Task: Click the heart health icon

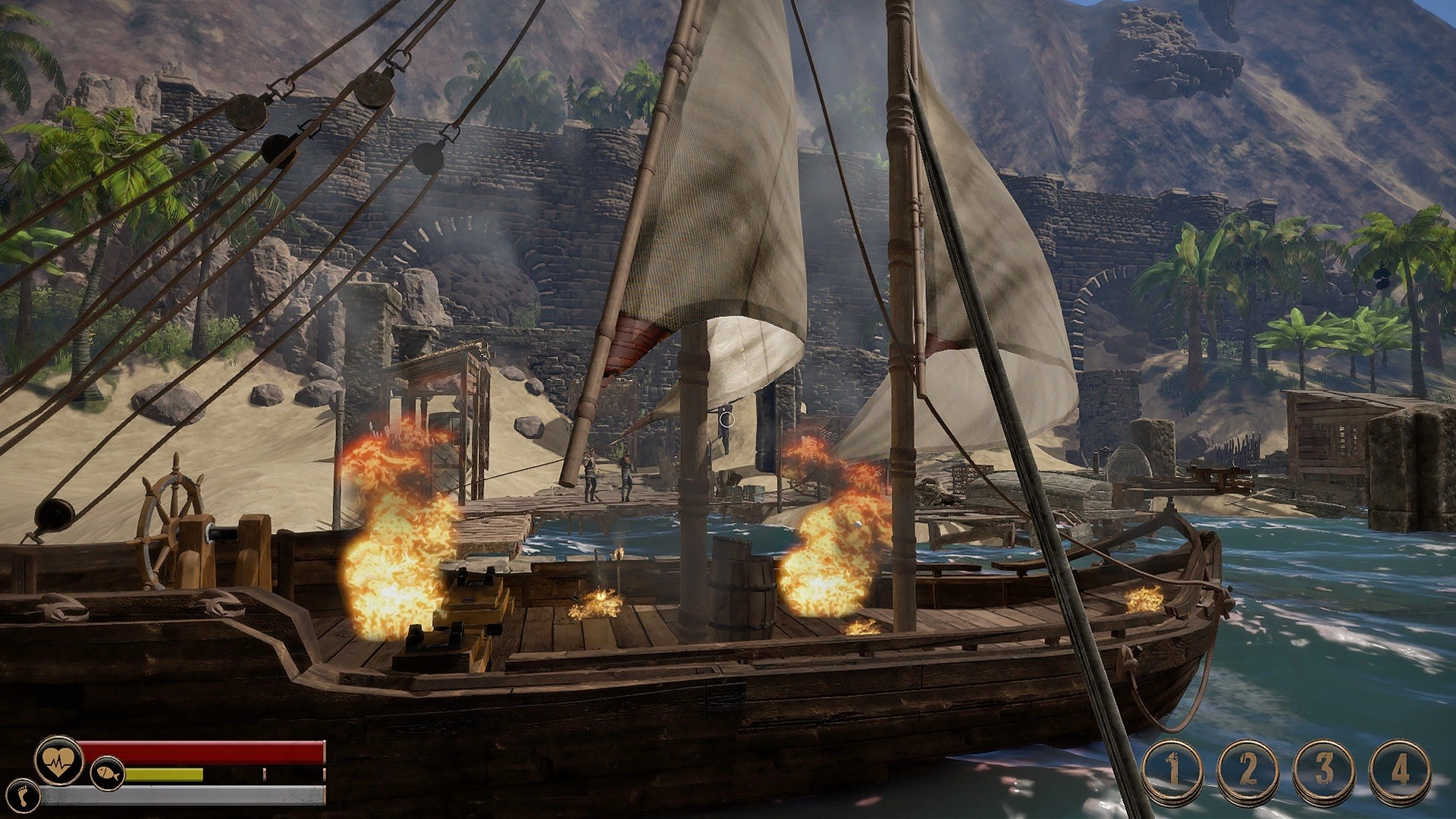Action: point(58,759)
